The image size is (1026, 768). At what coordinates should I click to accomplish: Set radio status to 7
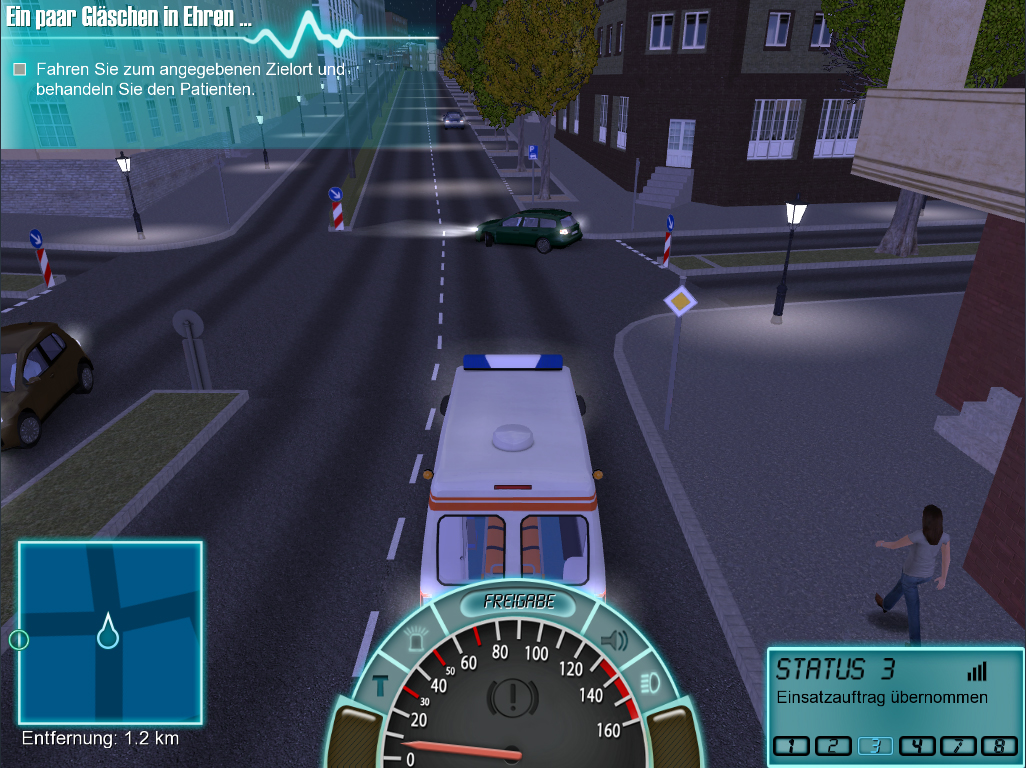(958, 745)
